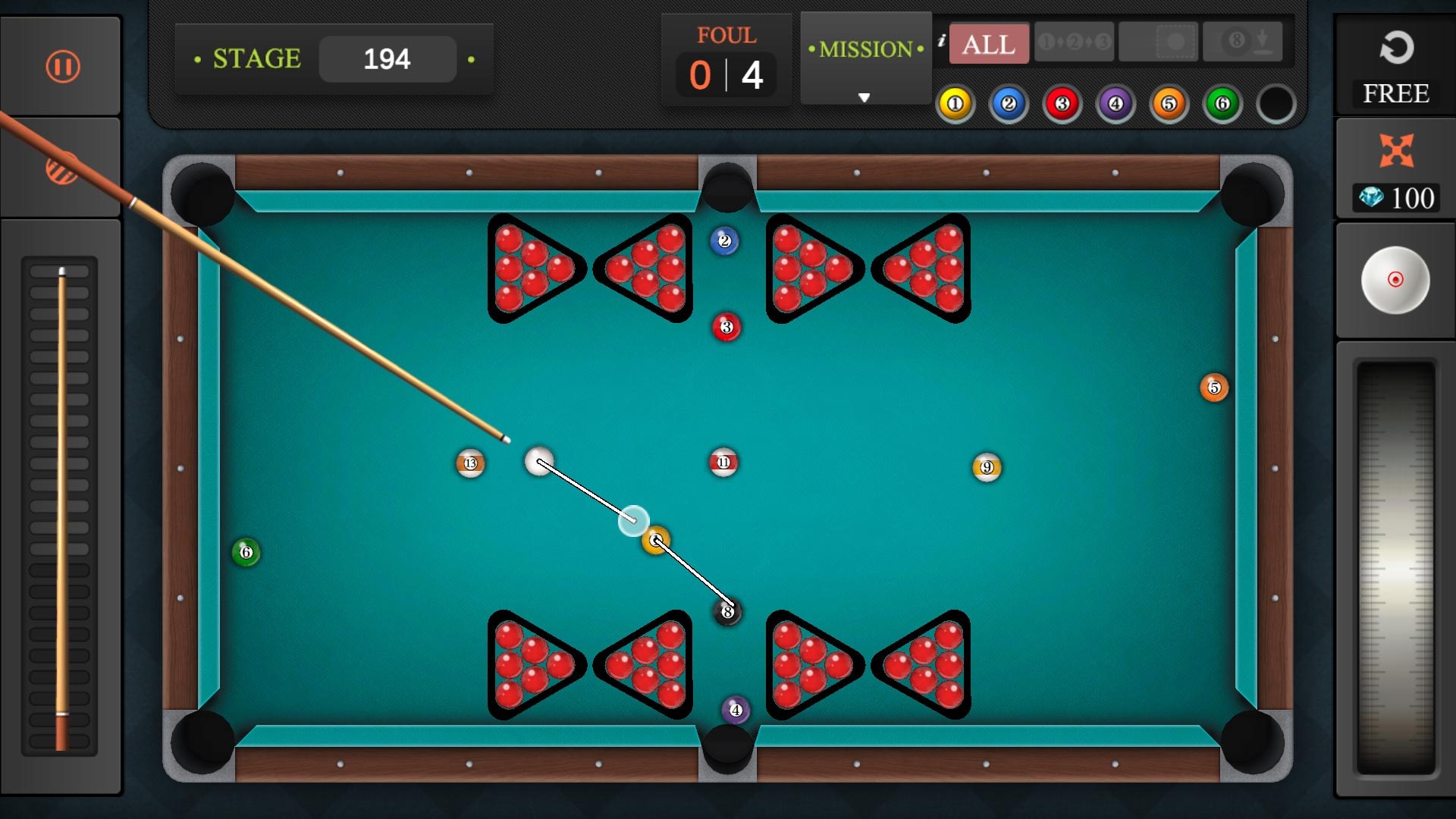Image resolution: width=1456 pixels, height=819 pixels.
Task: Select the 1-2-3 order mission tab
Action: click(x=1073, y=42)
